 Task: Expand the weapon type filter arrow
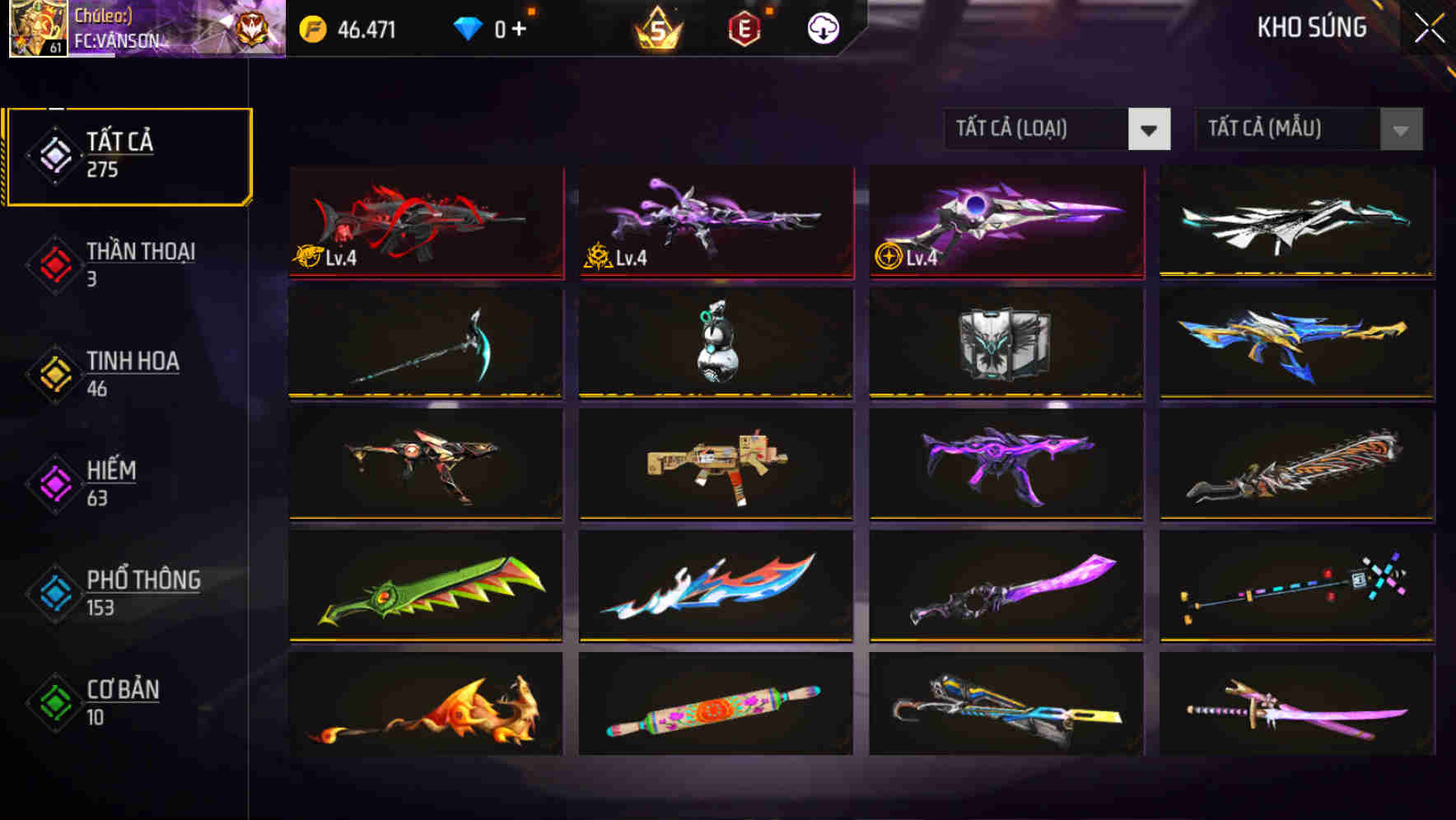click(x=1150, y=129)
